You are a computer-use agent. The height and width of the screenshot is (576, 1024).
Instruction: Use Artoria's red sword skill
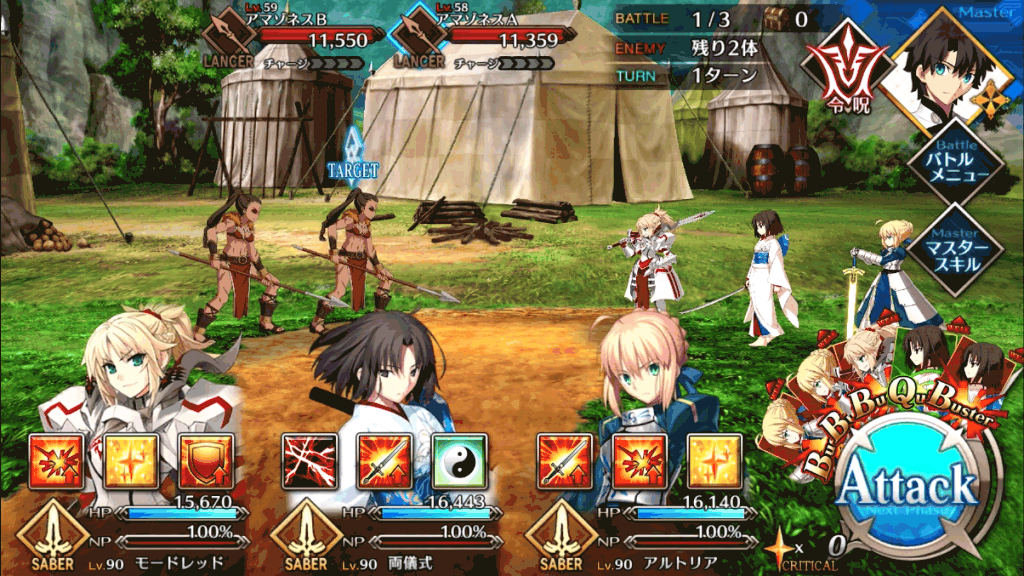563,460
